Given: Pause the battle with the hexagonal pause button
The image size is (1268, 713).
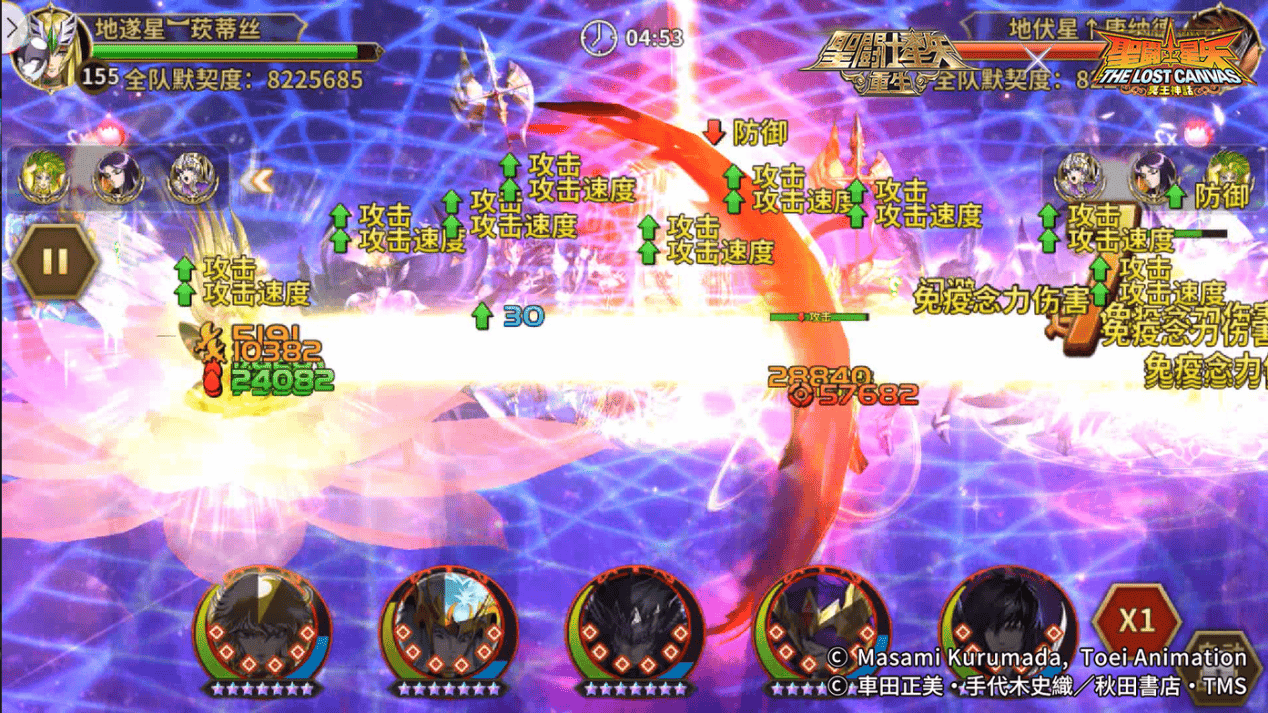Looking at the screenshot, I should click(55, 262).
